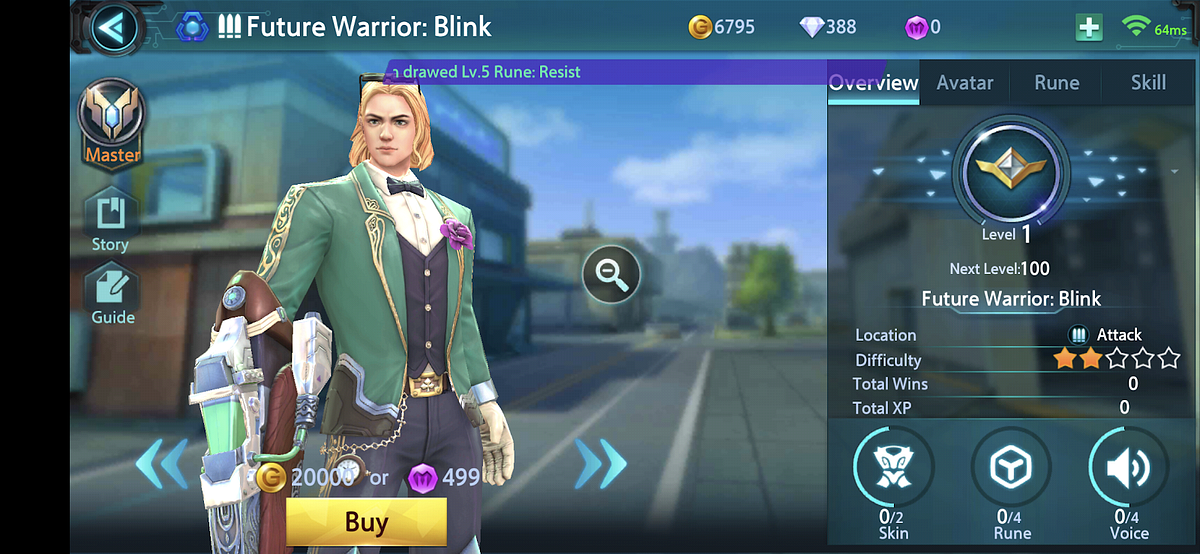This screenshot has width=1200, height=554.
Task: Tap the green plus add-currency button
Action: (1089, 28)
